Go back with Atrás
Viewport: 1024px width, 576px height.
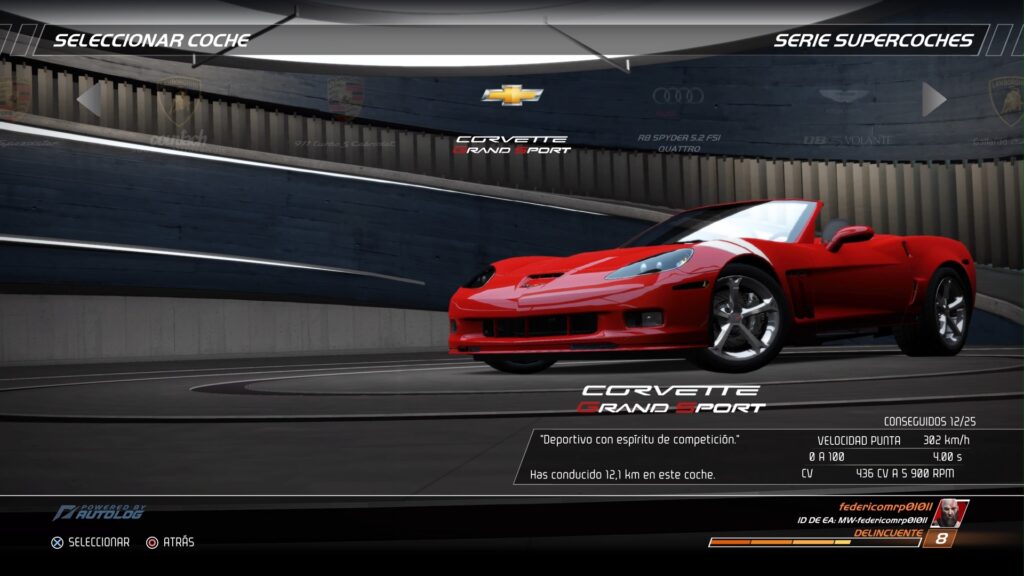point(170,542)
